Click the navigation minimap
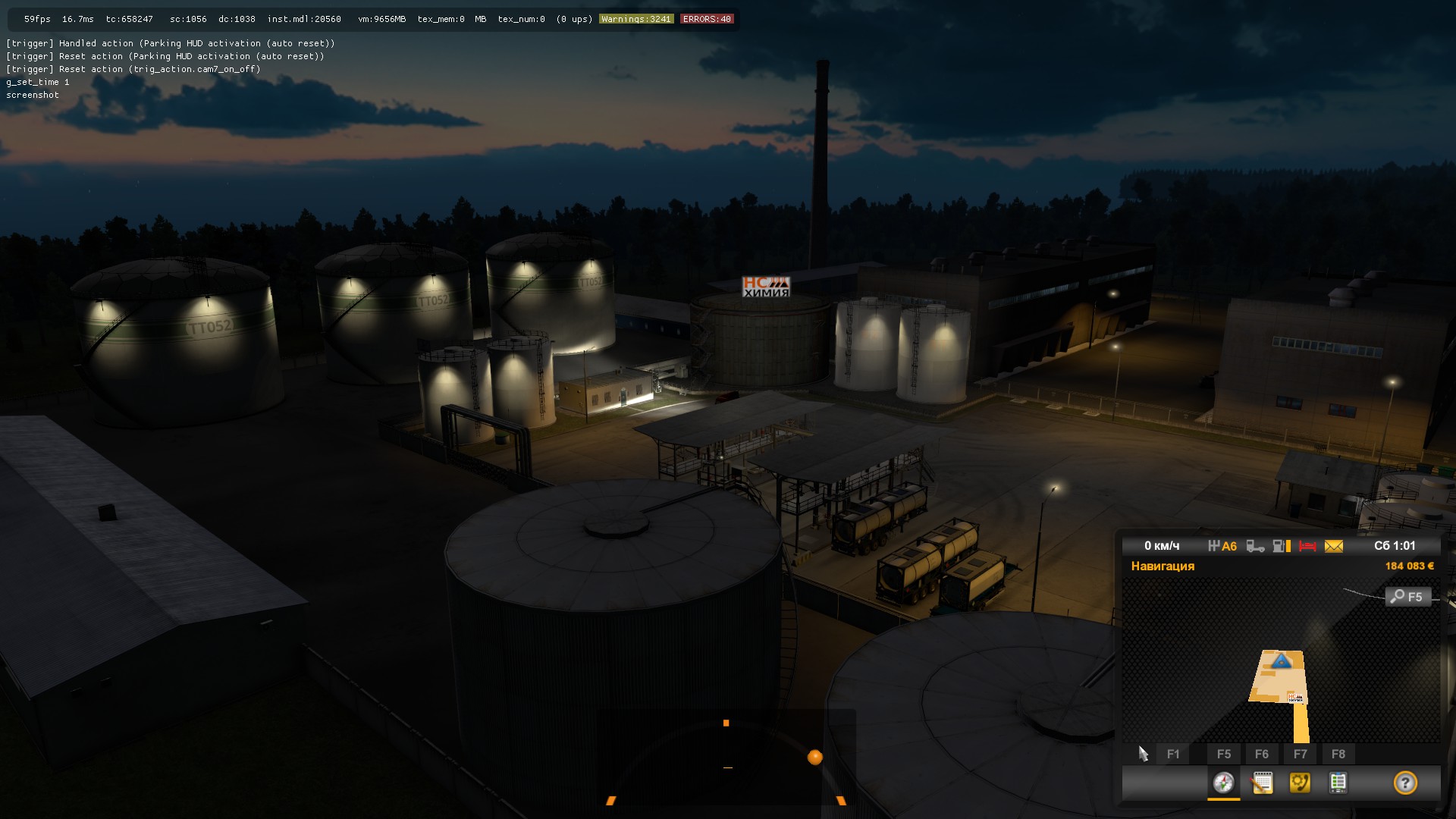The height and width of the screenshot is (819, 1456). click(1280, 660)
